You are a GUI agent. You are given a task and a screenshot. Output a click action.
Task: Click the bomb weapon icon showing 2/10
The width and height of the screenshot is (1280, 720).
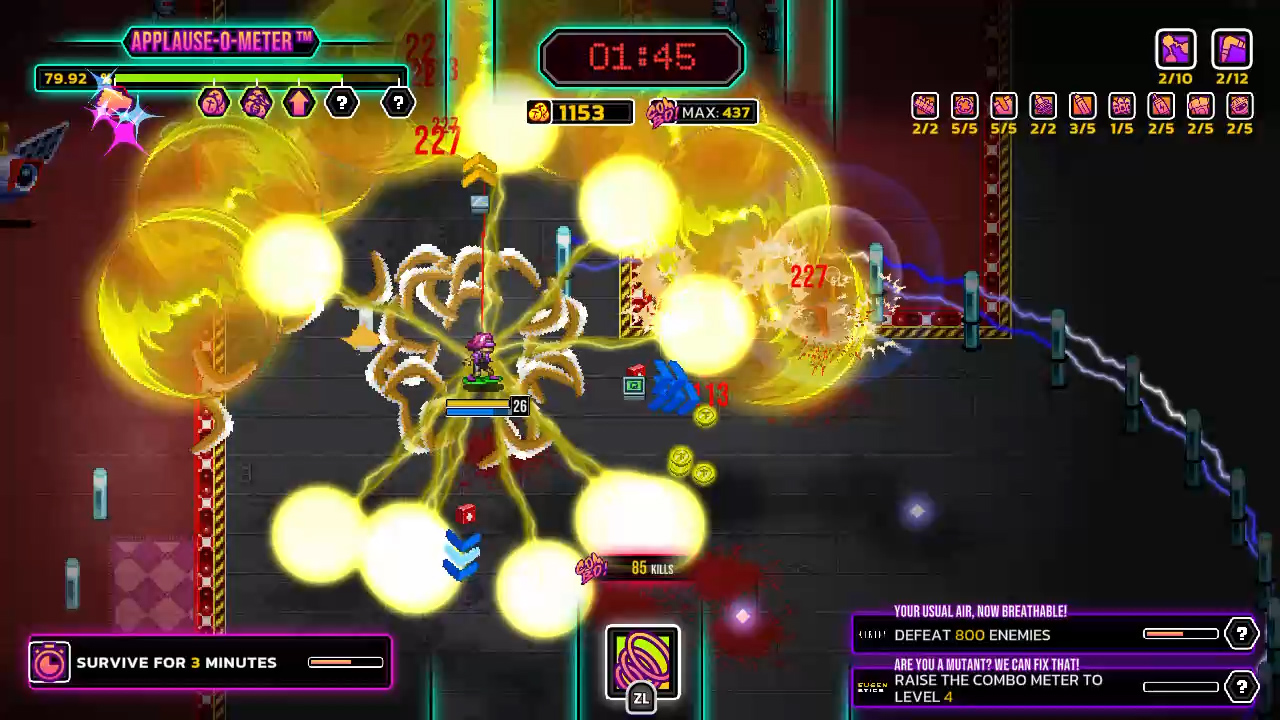pos(1176,50)
